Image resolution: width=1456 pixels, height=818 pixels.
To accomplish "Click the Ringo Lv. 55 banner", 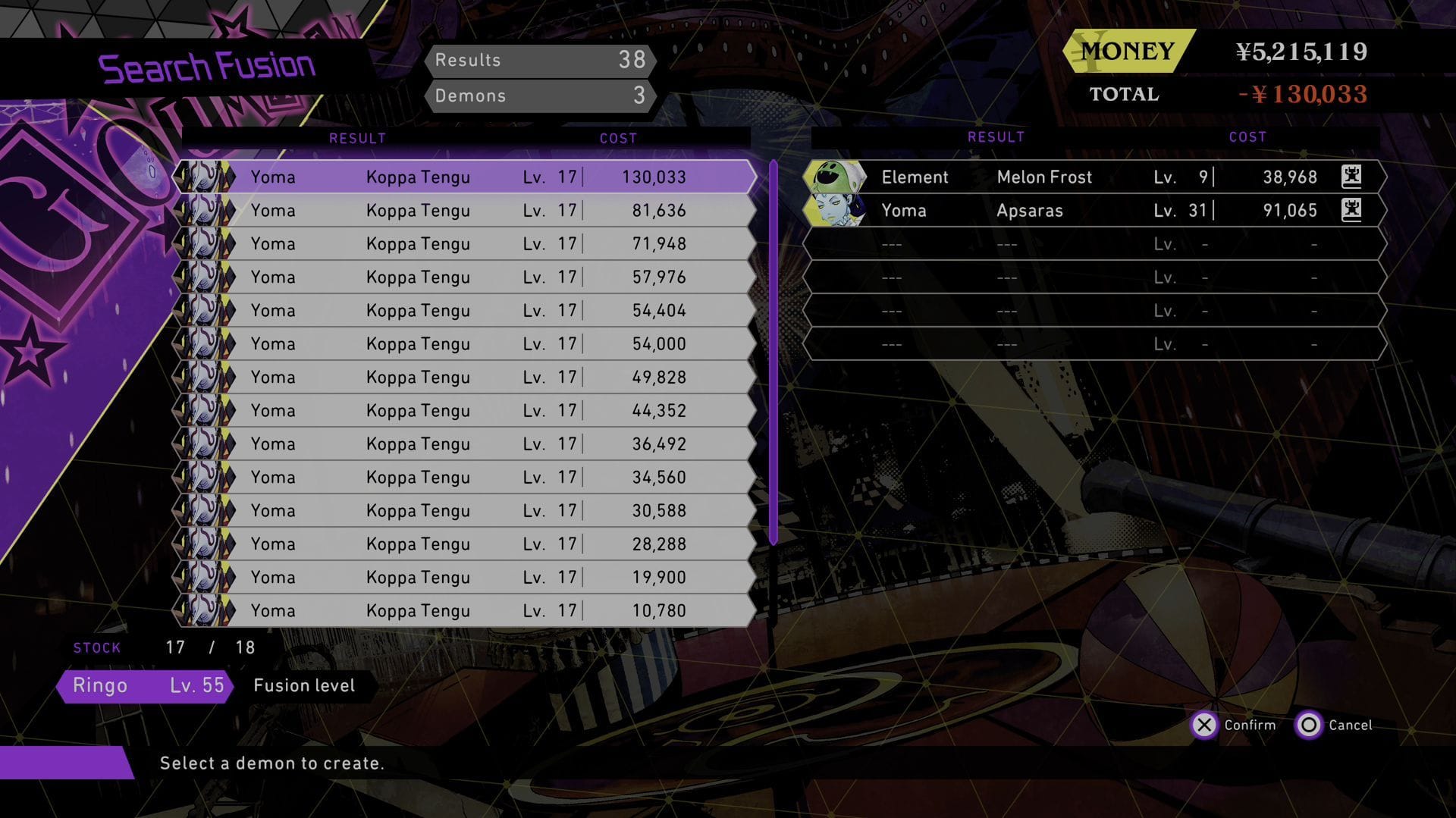I will tap(144, 685).
